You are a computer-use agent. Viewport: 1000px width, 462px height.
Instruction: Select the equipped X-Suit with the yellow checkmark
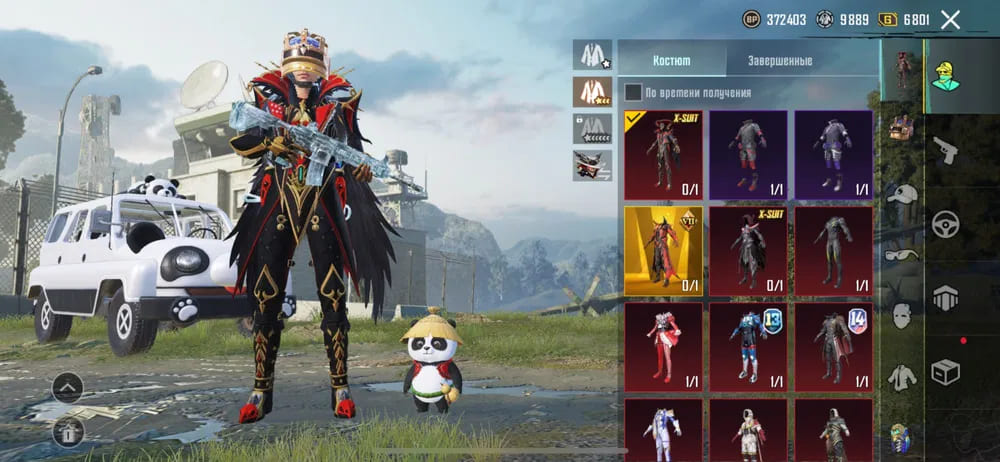[x=663, y=155]
